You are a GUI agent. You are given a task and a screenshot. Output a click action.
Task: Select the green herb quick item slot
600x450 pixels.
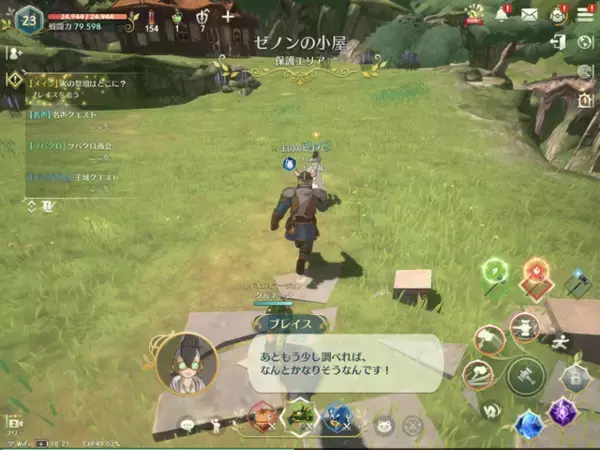(x=299, y=414)
